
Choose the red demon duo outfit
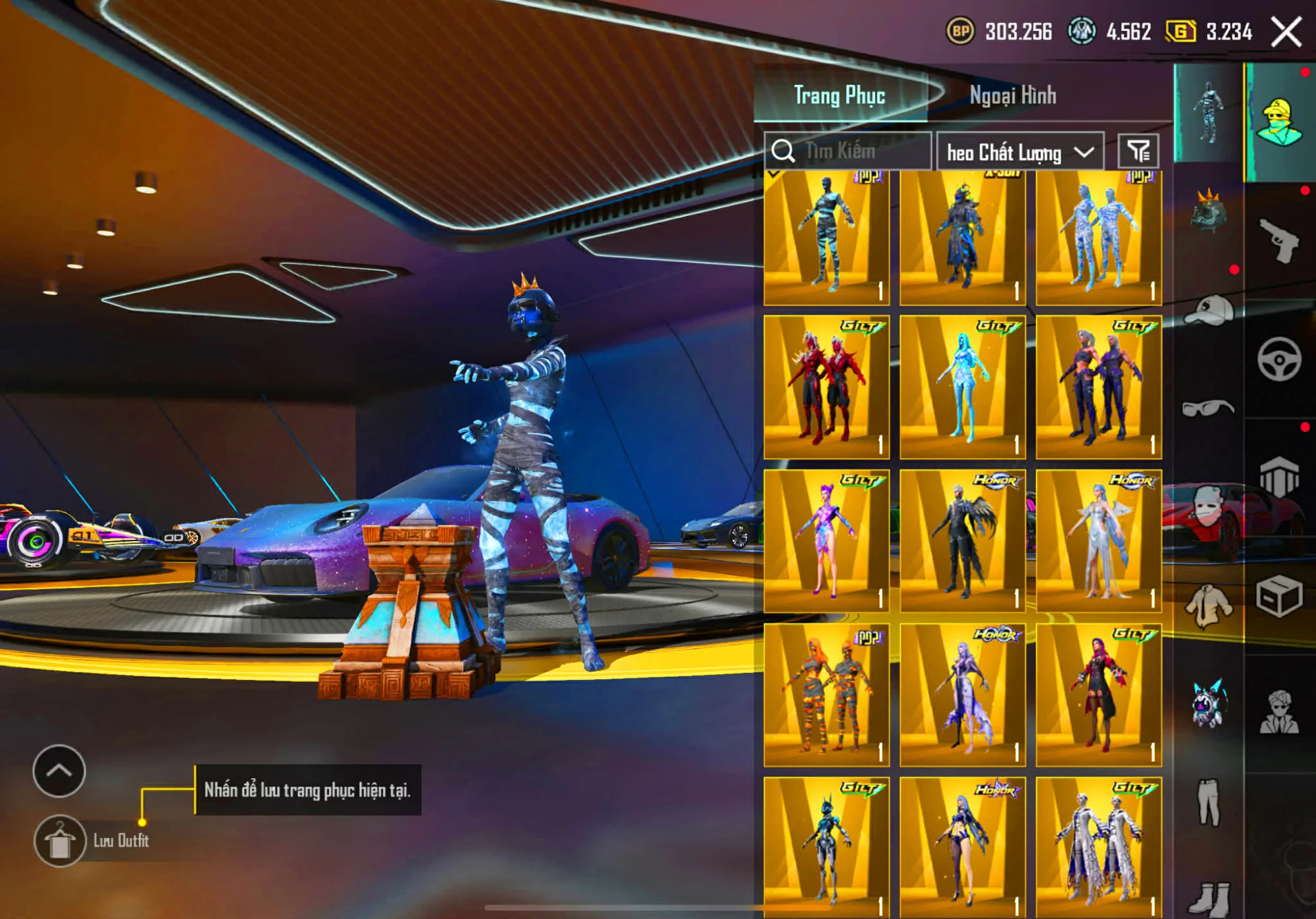(826, 387)
